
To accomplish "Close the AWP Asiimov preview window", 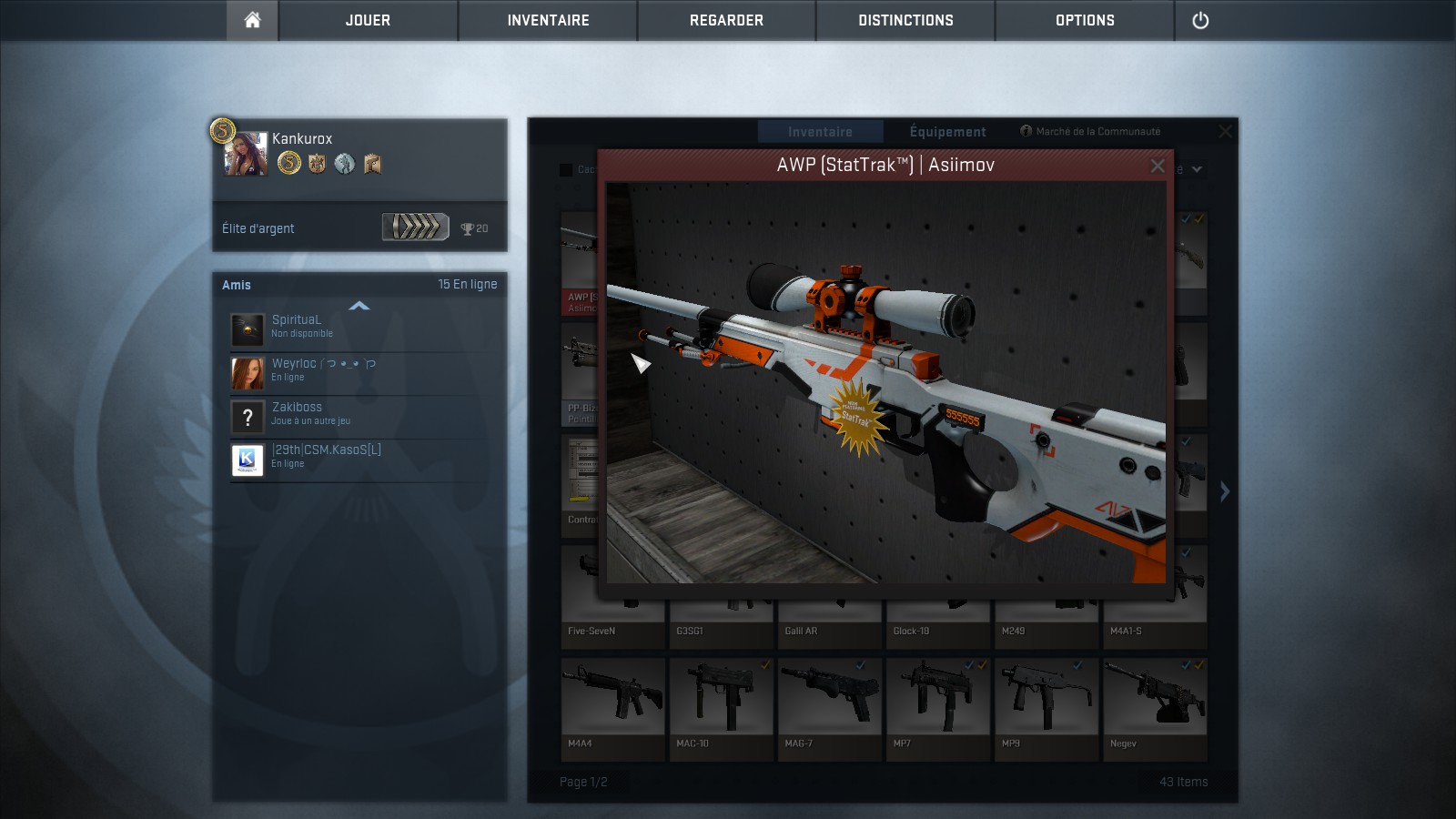I will coord(1157,166).
